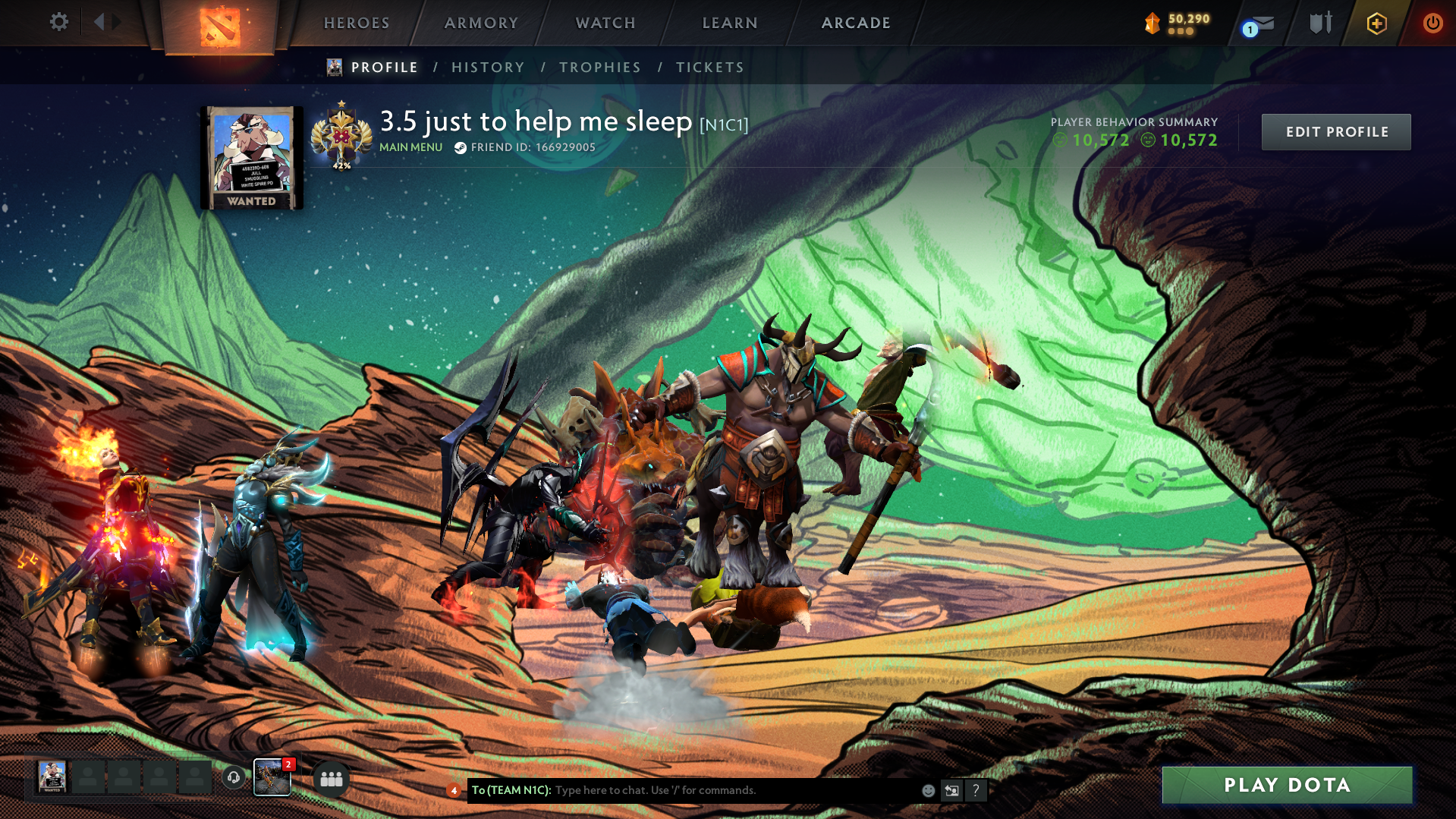1456x819 pixels.
Task: Open the Armory menu
Action: 481,23
